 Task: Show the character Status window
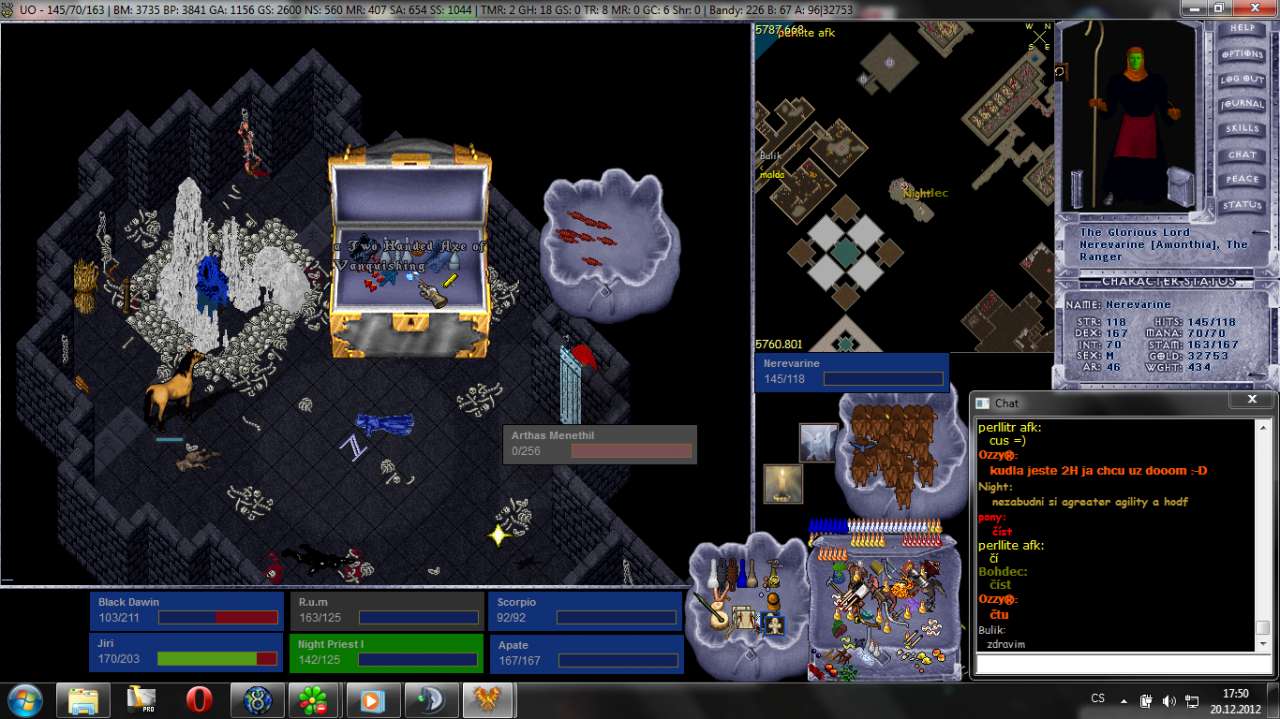pyautogui.click(x=1241, y=205)
